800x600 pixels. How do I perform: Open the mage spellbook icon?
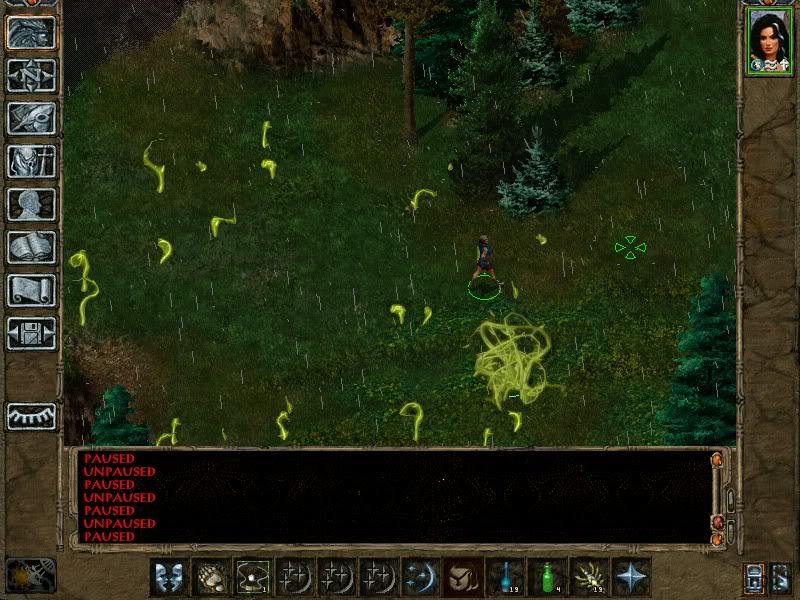point(31,247)
